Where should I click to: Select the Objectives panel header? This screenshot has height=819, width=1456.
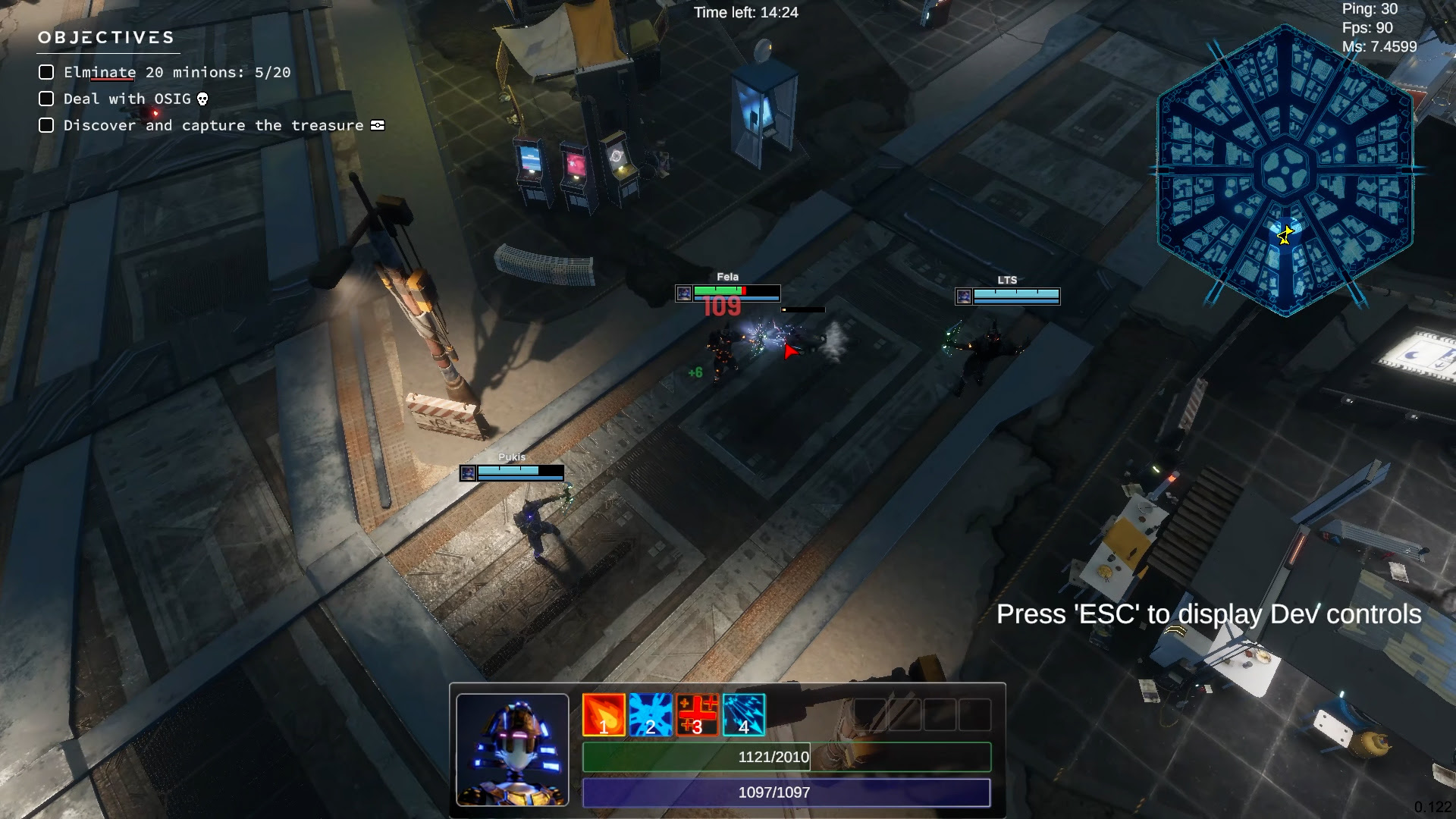pos(106,36)
